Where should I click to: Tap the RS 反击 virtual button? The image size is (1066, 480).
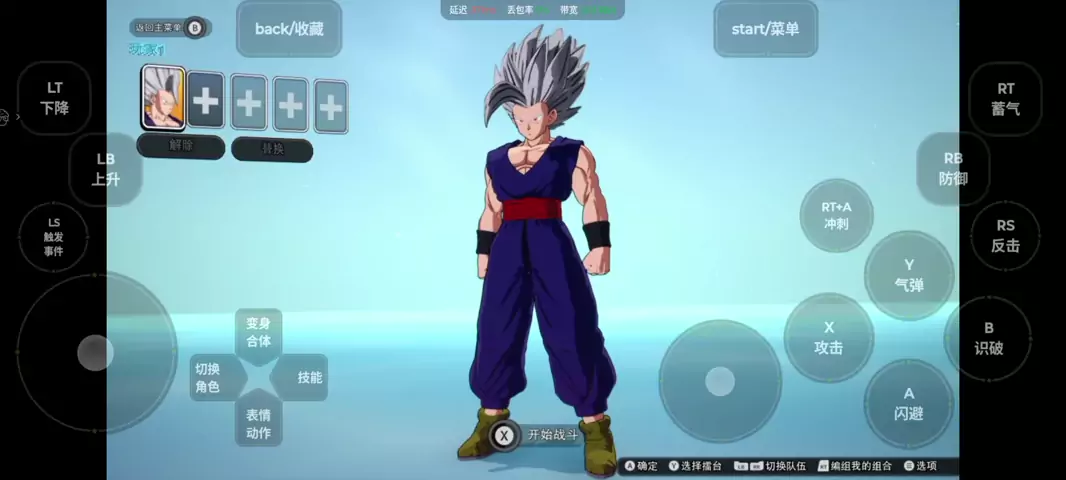click(x=1005, y=236)
